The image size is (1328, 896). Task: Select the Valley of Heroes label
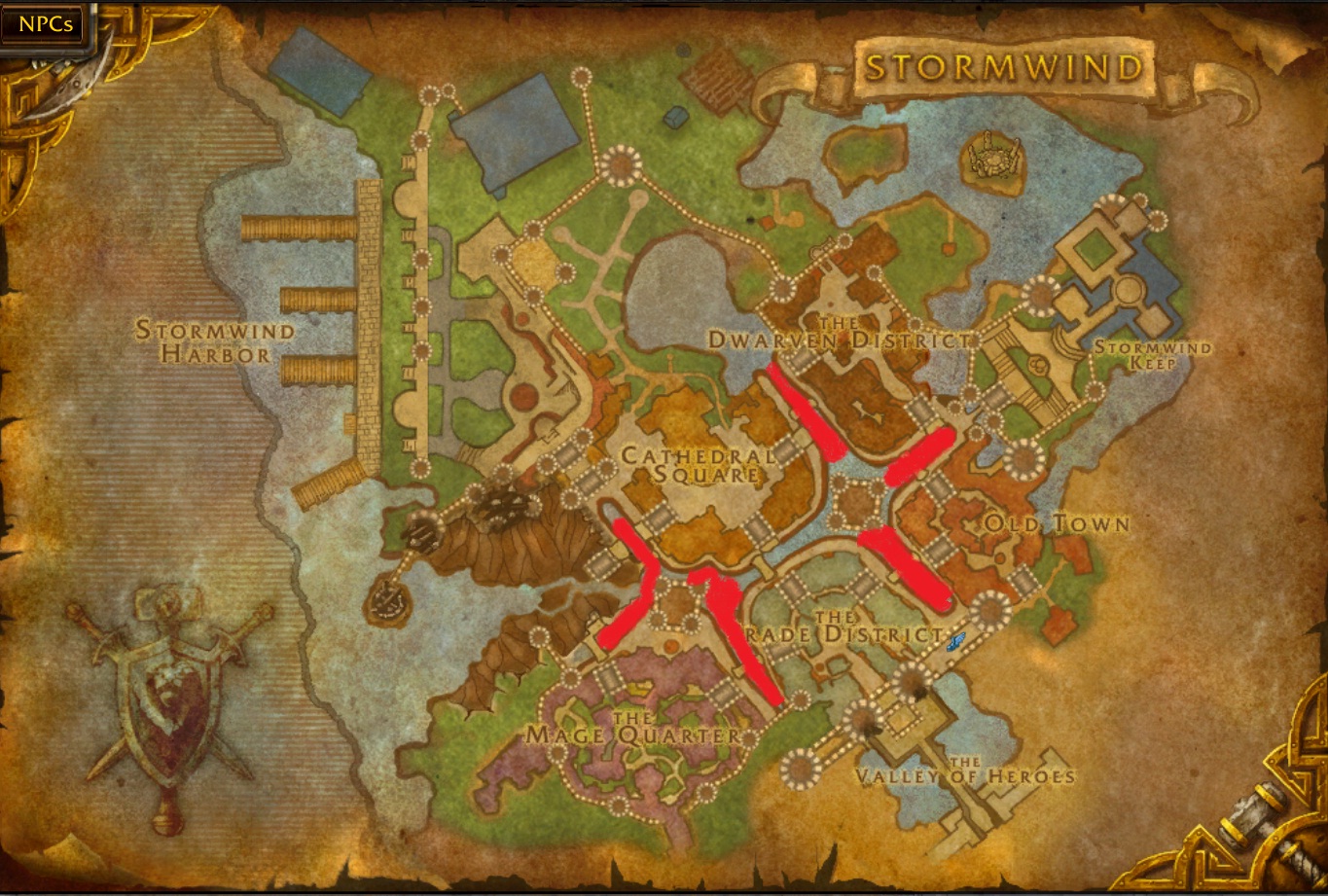click(963, 775)
